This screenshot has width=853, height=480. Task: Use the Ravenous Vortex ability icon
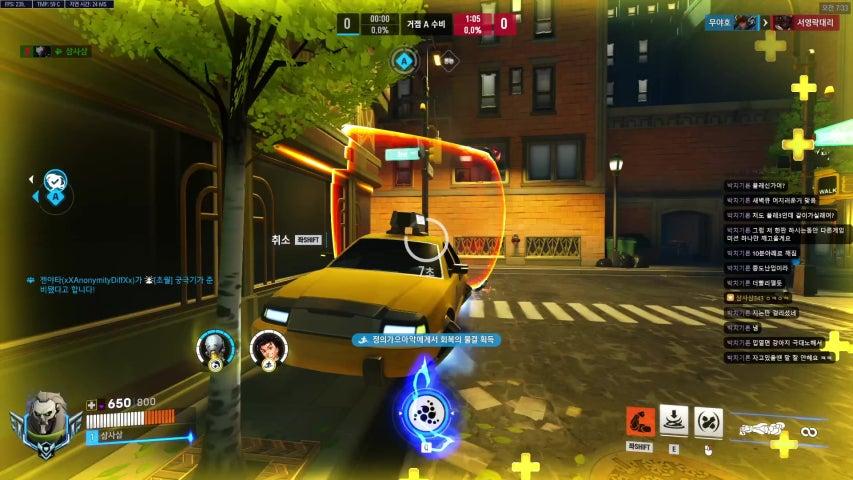tap(674, 421)
